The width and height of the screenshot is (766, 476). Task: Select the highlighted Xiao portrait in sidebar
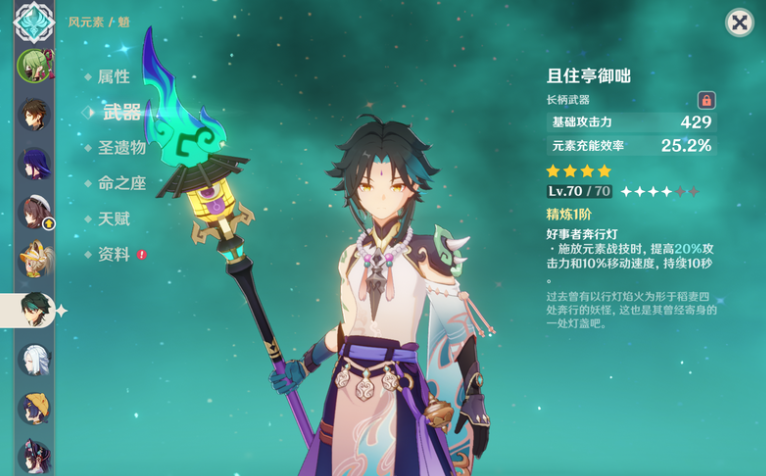tap(34, 310)
